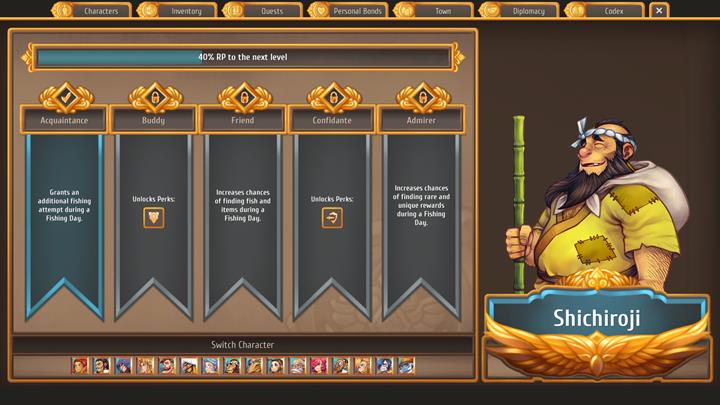
Task: Click the Friend bond level header
Action: (242, 120)
